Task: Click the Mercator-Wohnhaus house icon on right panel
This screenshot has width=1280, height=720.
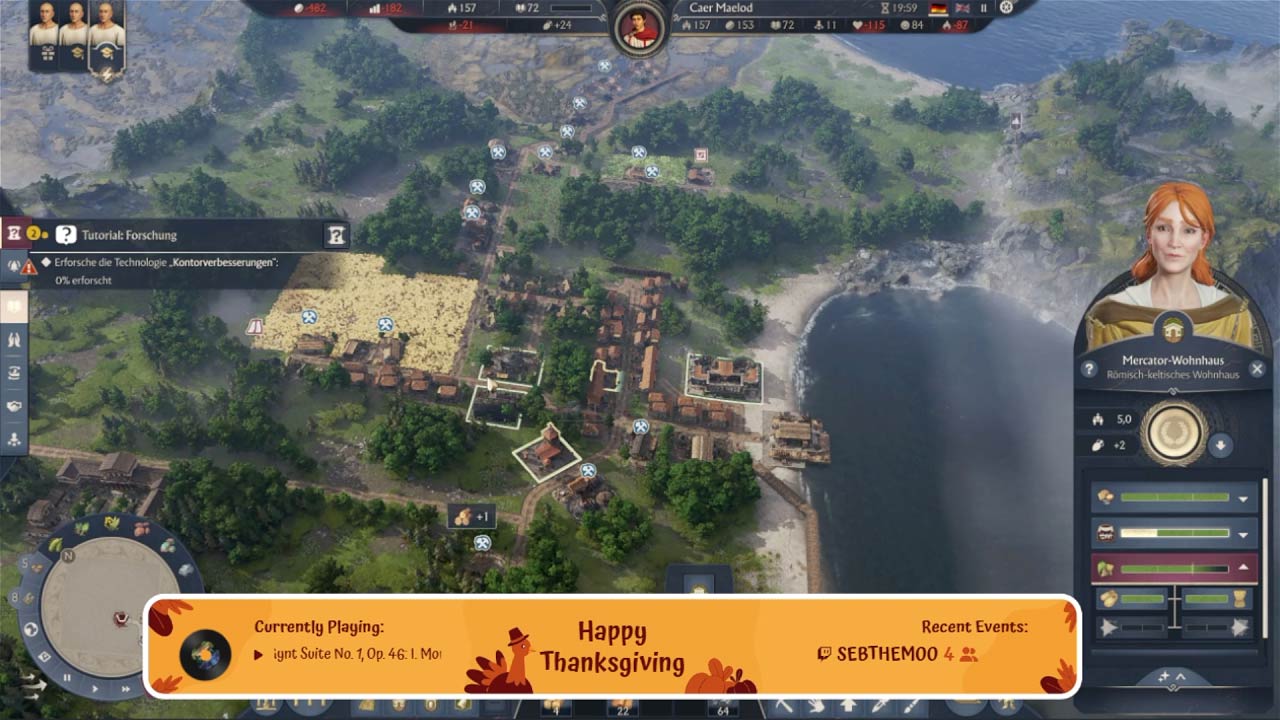Action: pyautogui.click(x=1172, y=330)
